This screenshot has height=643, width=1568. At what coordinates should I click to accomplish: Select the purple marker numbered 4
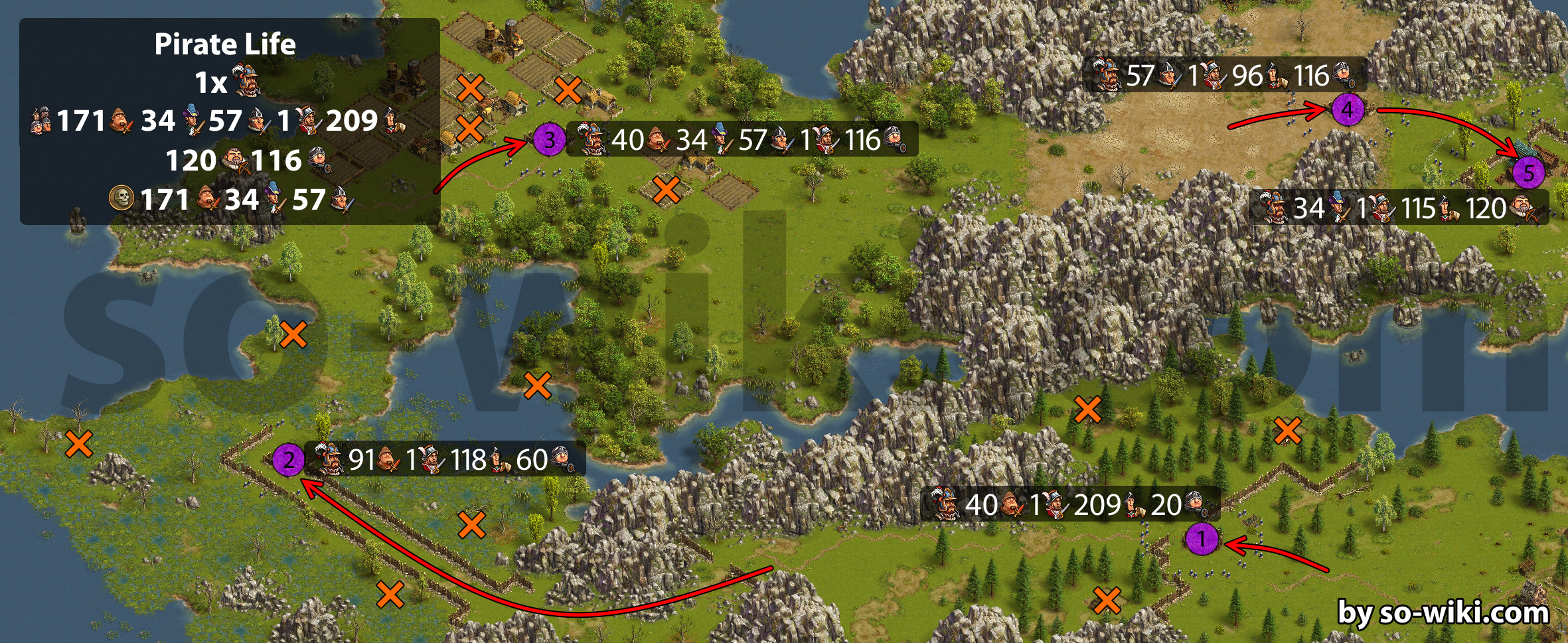pos(1348,109)
